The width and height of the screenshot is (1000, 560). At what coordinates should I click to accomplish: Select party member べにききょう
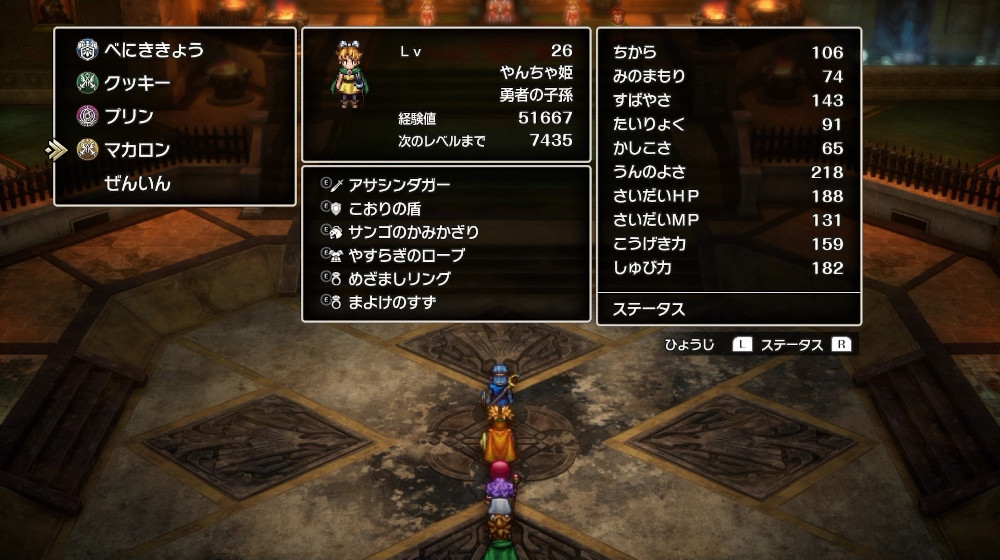(153, 50)
